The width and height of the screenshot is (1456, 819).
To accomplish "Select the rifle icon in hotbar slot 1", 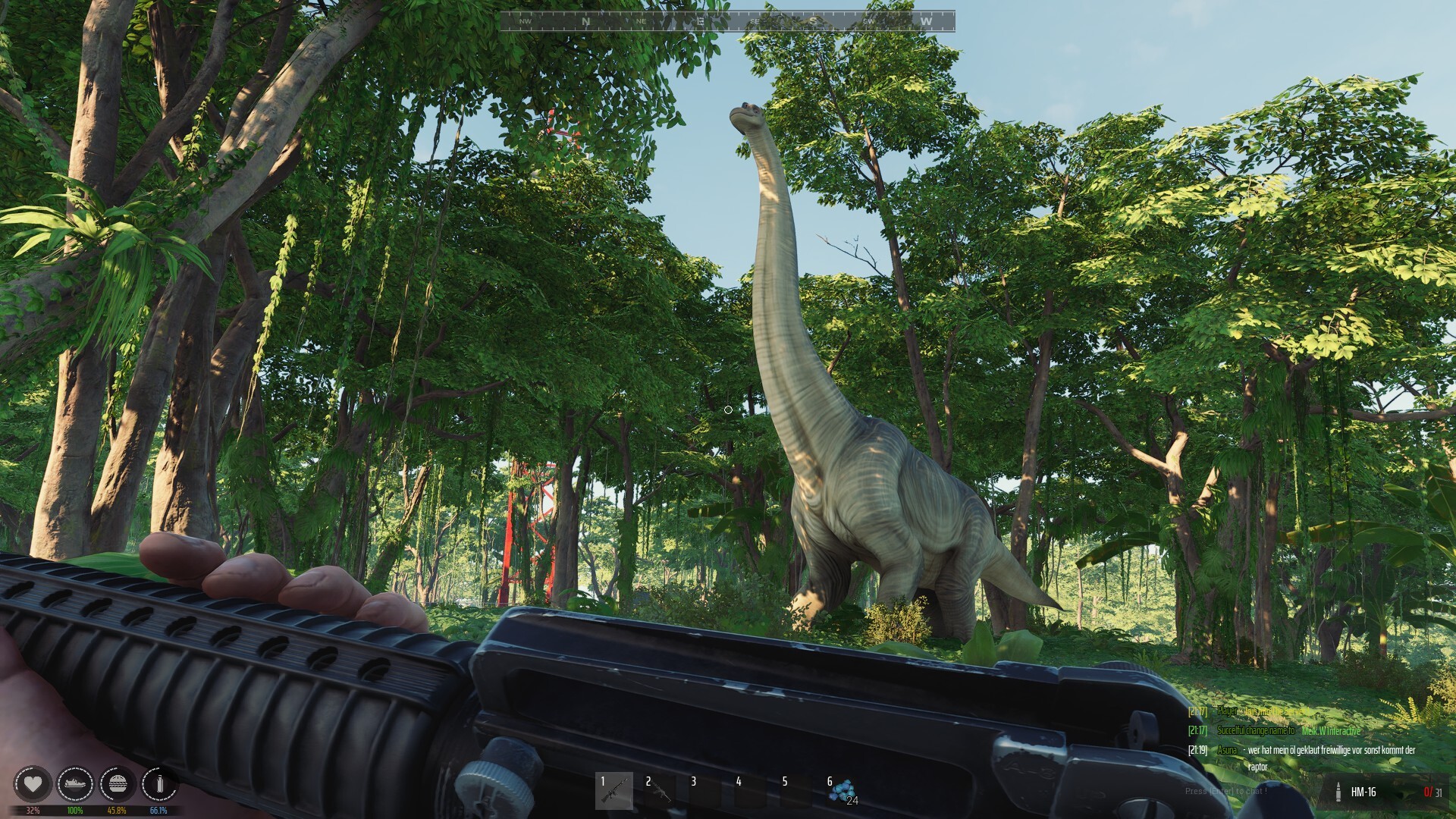I will pos(614,792).
